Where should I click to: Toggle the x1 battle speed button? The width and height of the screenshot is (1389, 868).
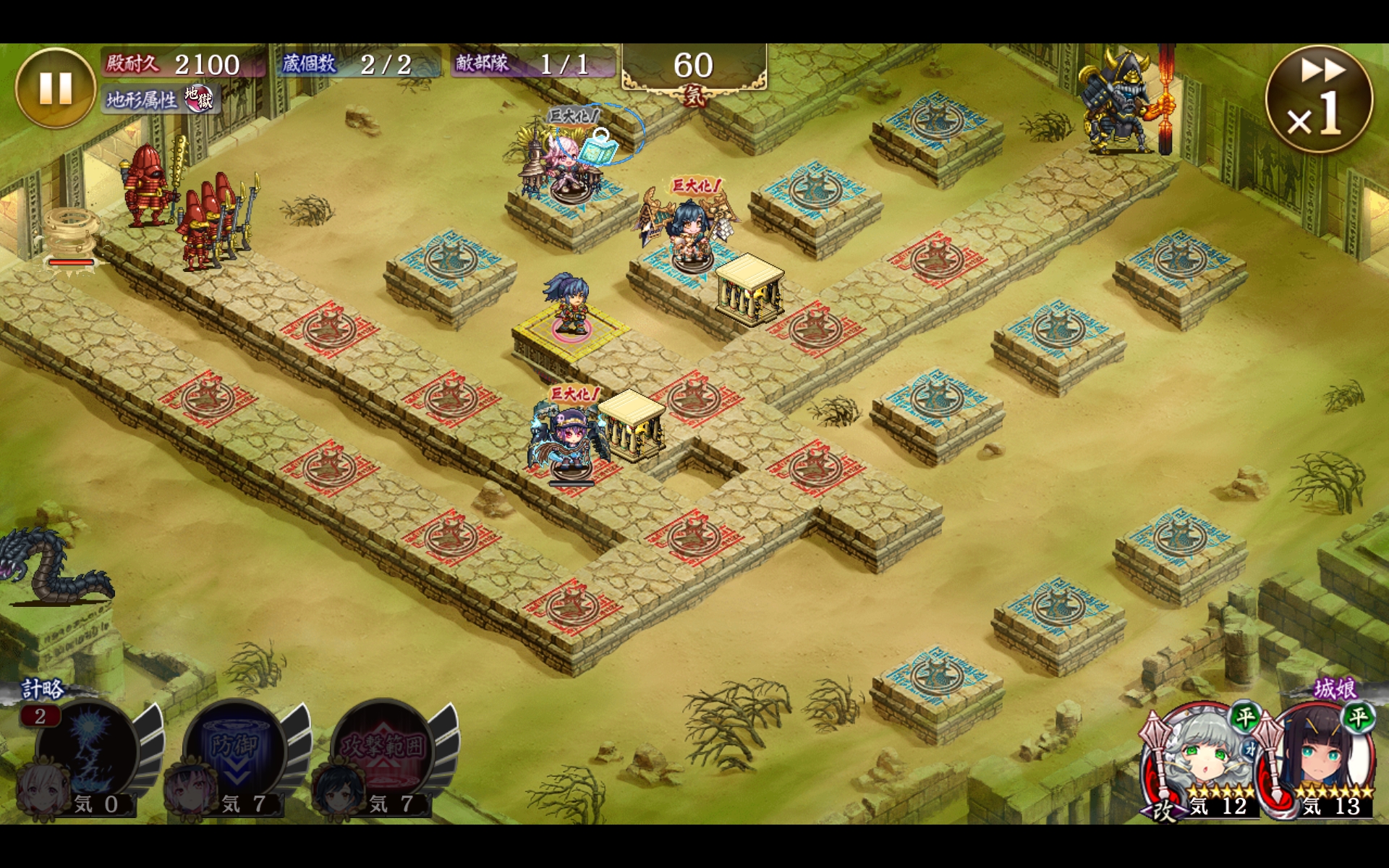(1319, 99)
